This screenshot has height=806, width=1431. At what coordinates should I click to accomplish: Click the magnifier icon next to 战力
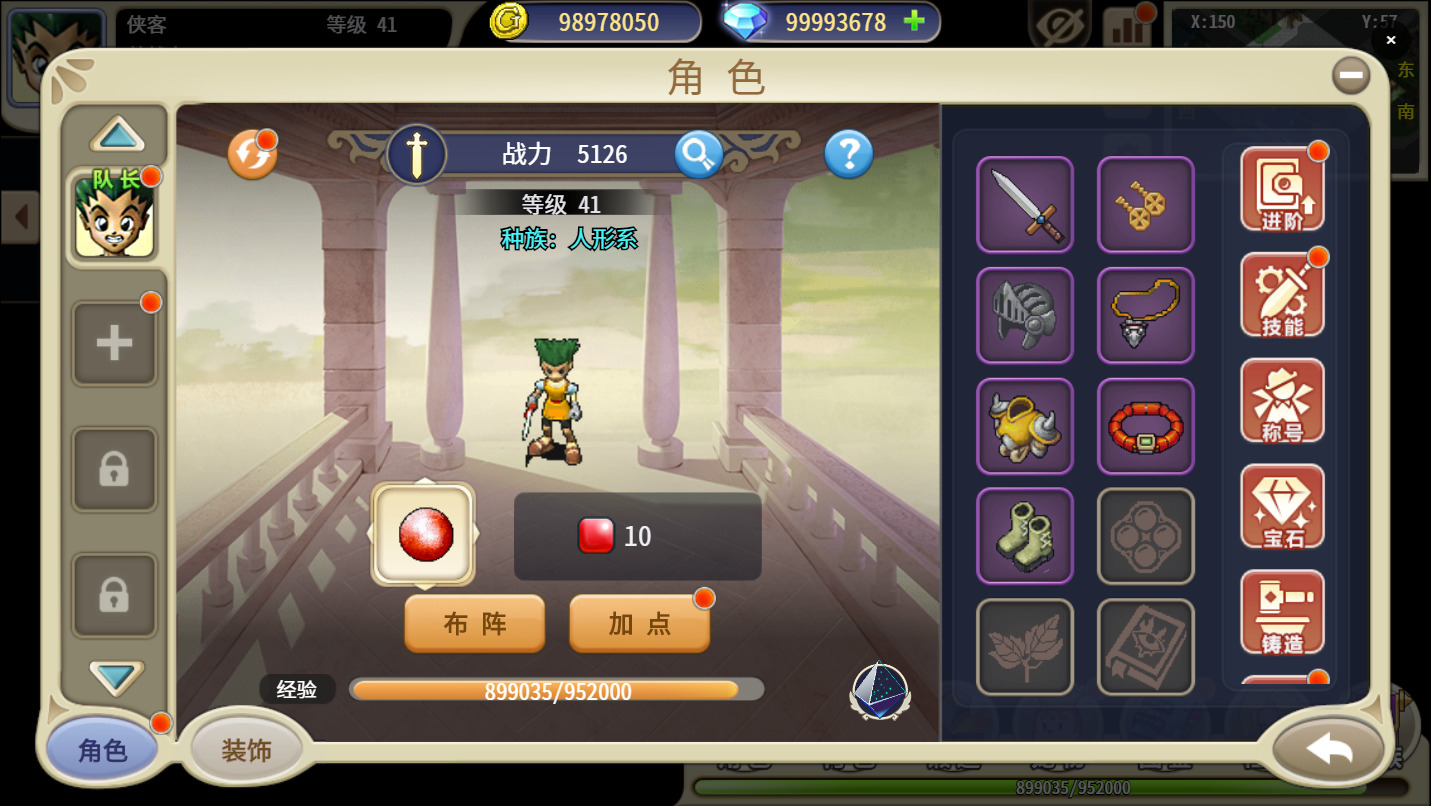(x=698, y=155)
